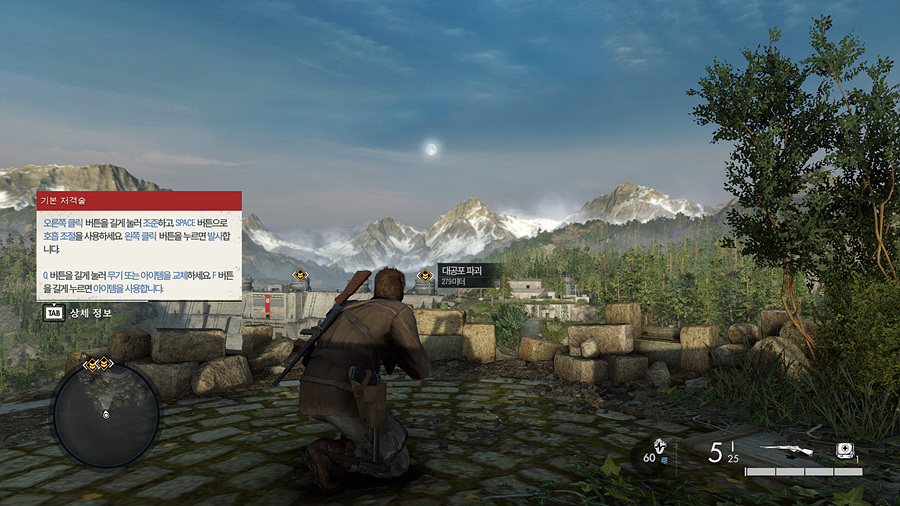Click the objective marker without a distance label
Screen dimensions: 900x506
coord(300,275)
